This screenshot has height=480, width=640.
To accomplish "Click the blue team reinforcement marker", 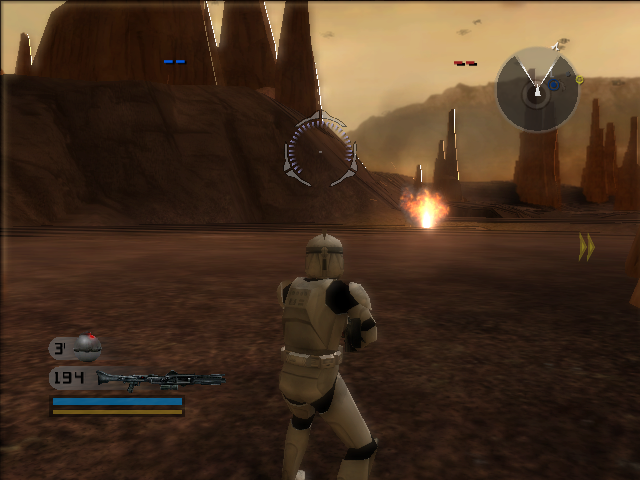I will 174,62.
